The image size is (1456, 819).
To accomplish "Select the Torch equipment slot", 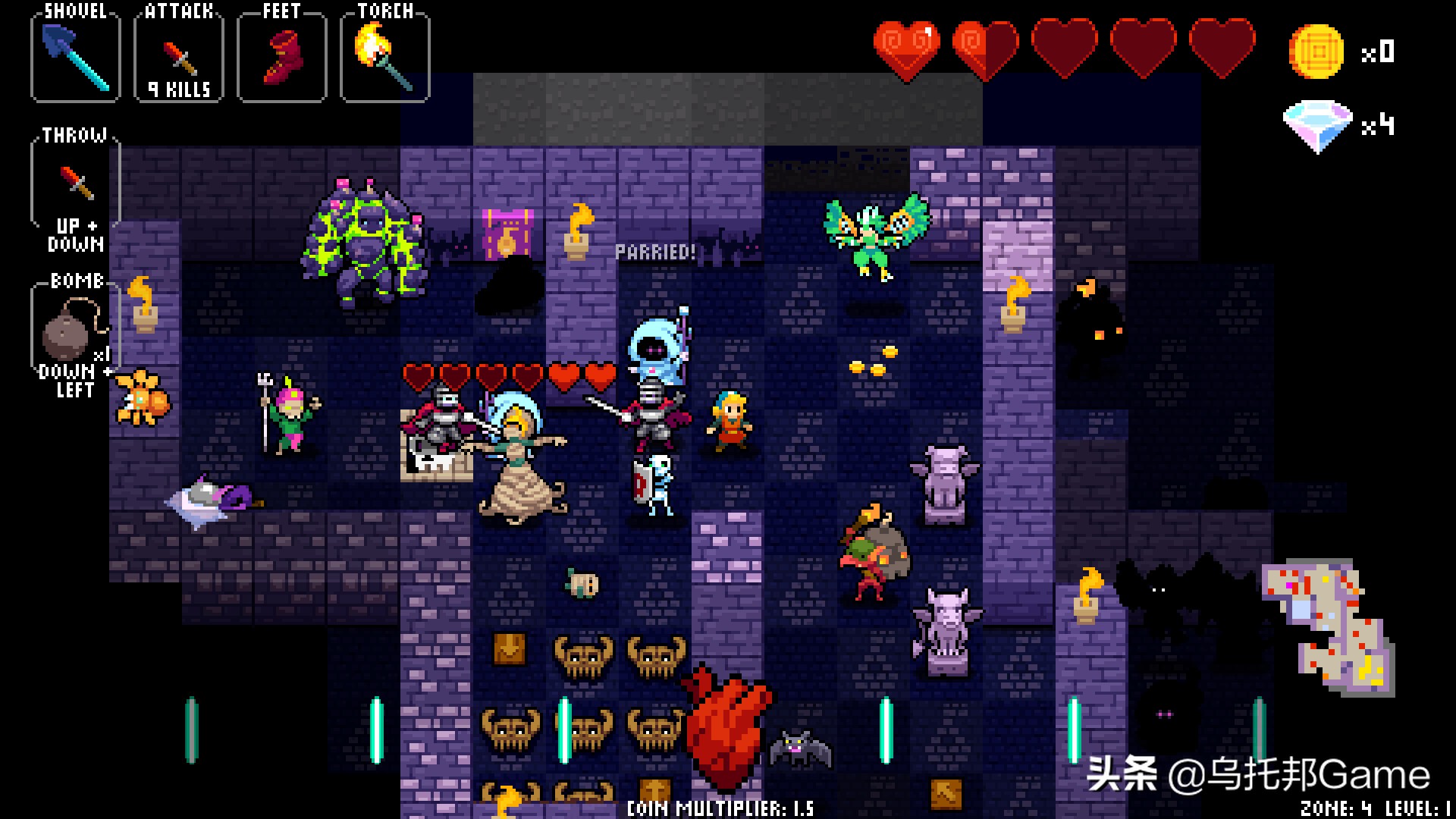I will point(385,57).
